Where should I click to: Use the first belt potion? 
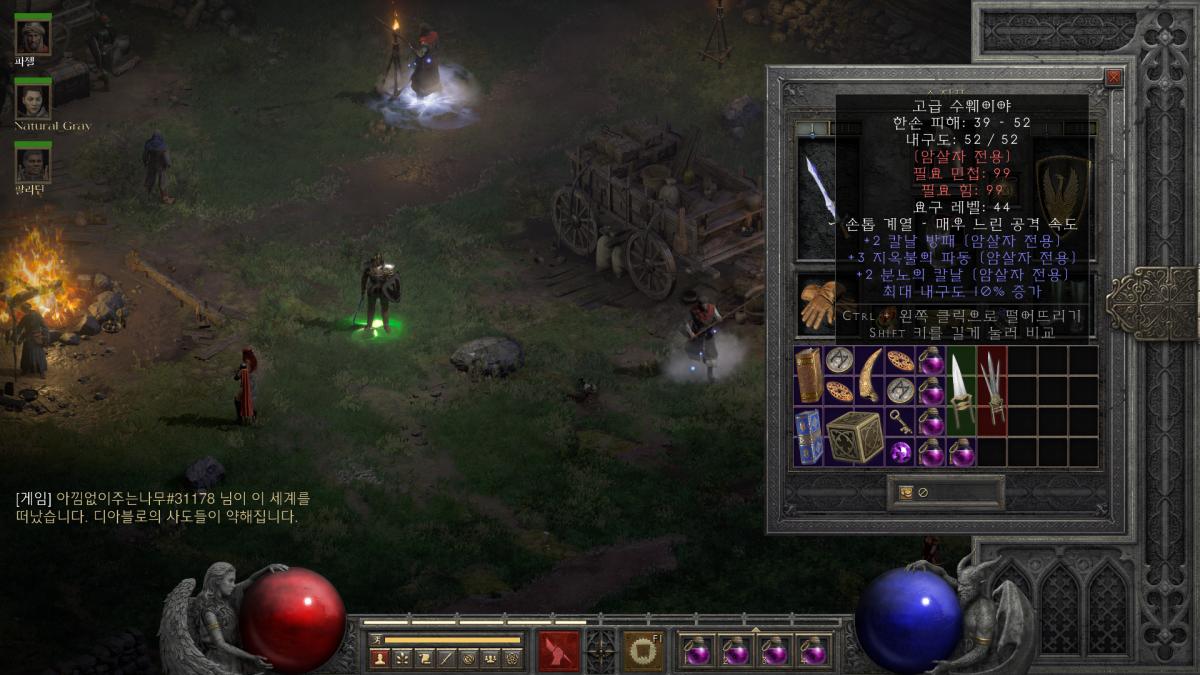696,651
